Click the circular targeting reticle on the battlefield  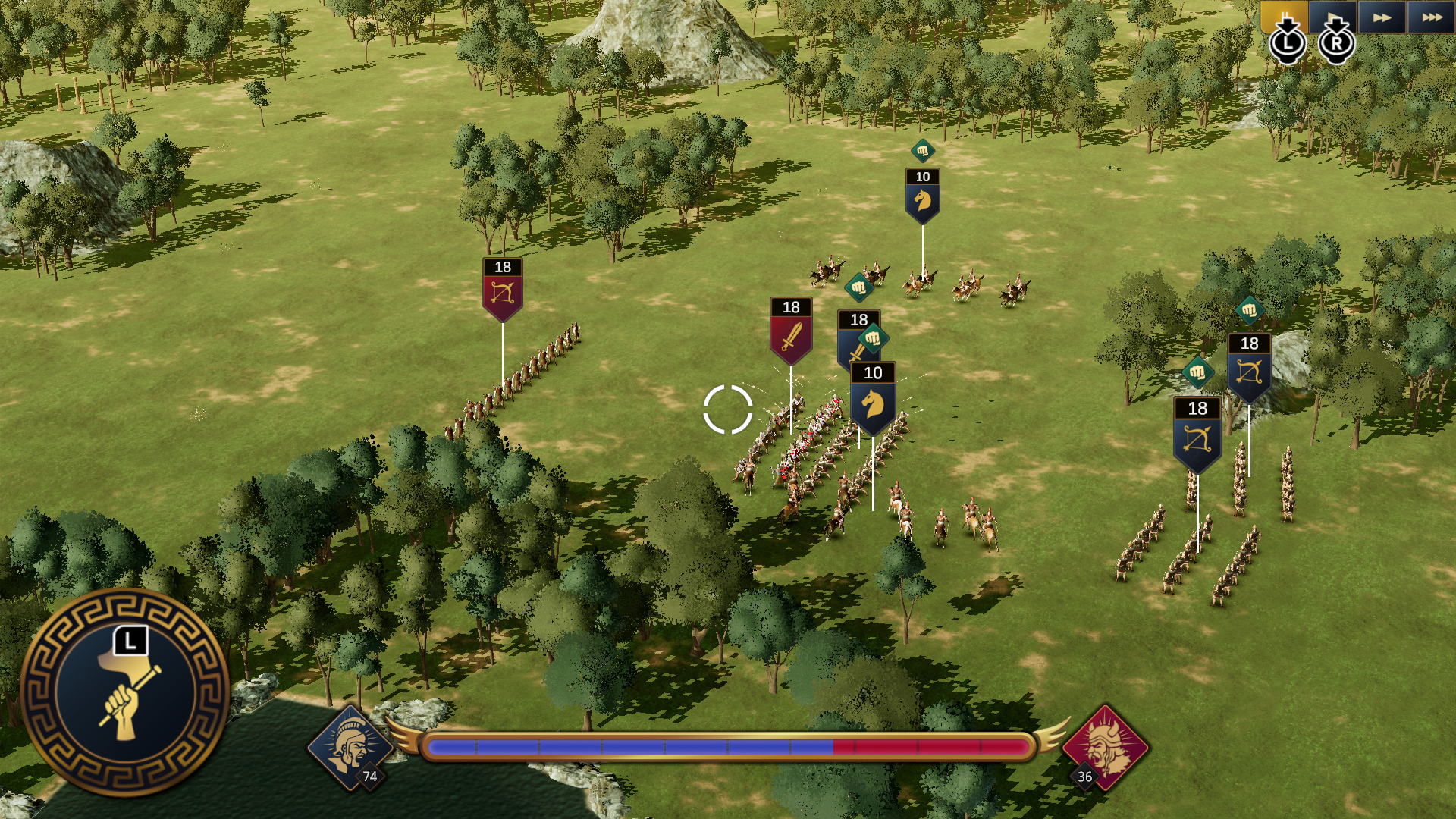point(730,409)
